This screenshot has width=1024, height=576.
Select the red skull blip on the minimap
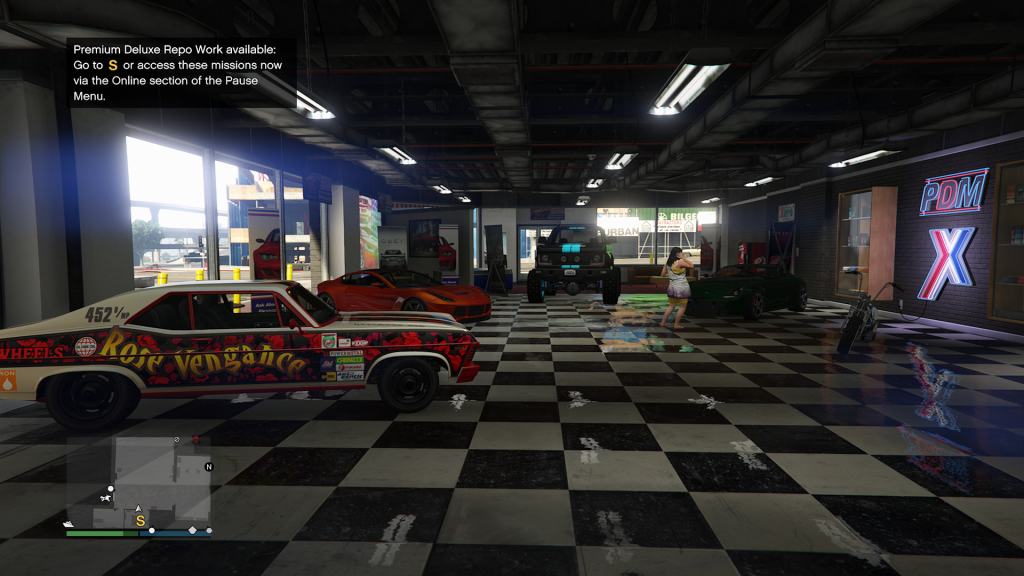click(195, 439)
